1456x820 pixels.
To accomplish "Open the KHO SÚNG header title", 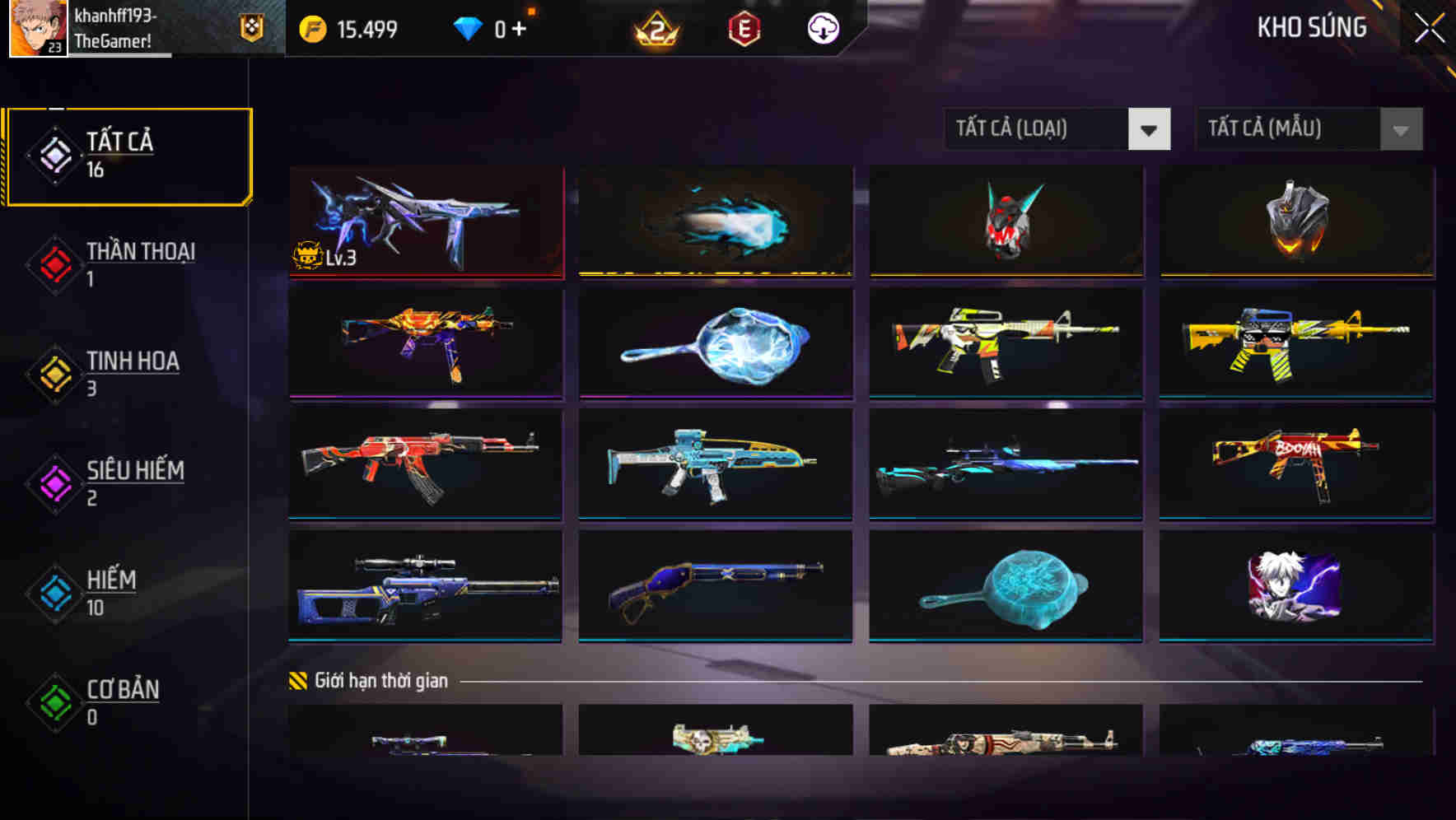I will tap(1311, 27).
